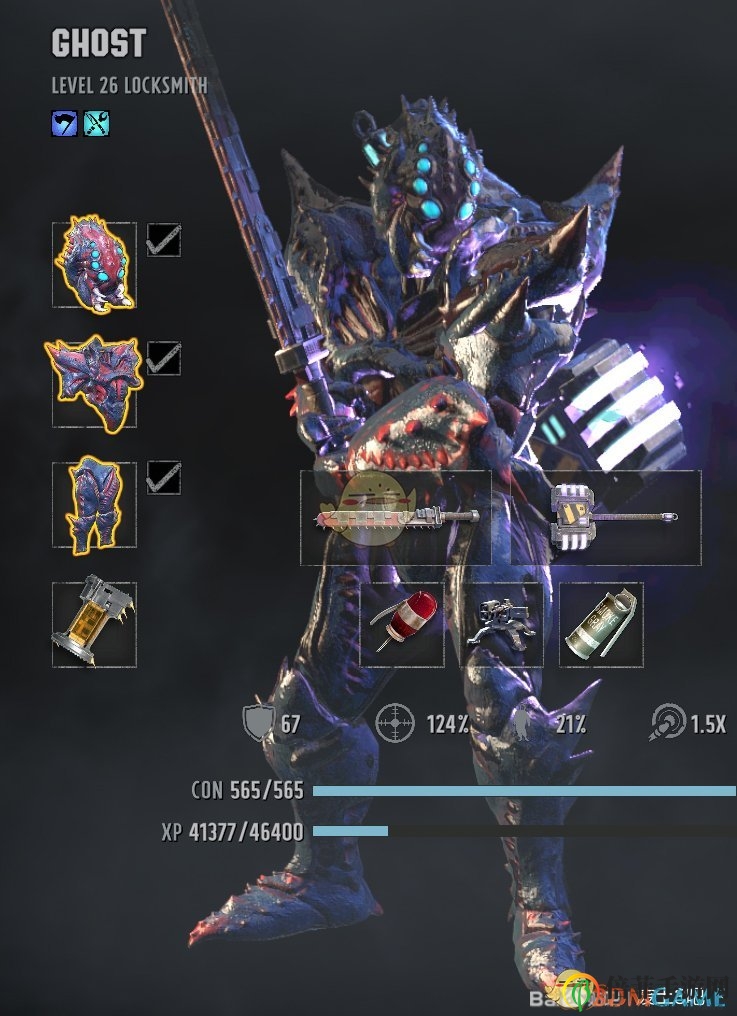Select the spiked helmet armor slot
The height and width of the screenshot is (1016, 737).
(x=94, y=264)
